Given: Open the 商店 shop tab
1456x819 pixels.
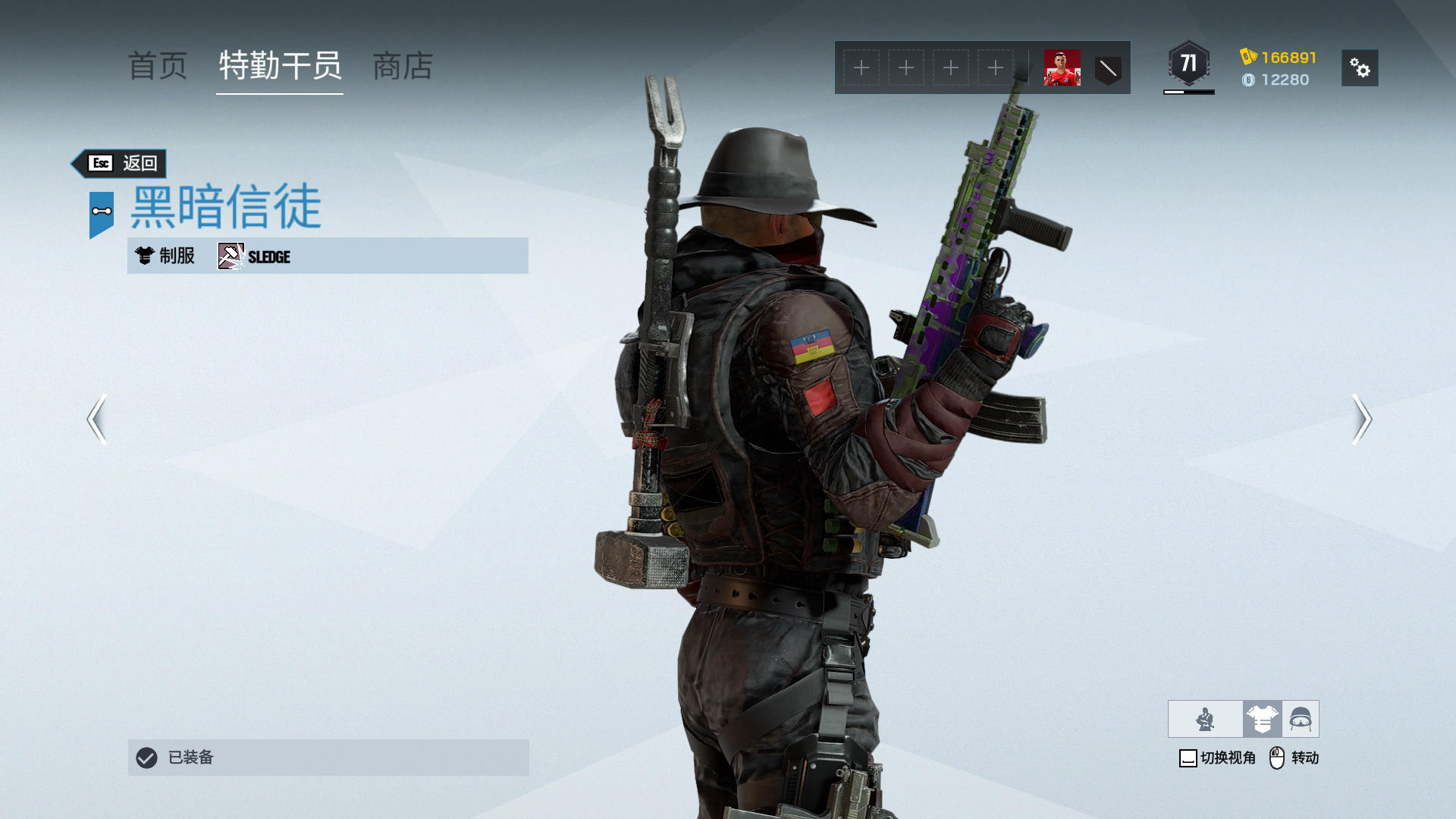Looking at the screenshot, I should pos(403,67).
